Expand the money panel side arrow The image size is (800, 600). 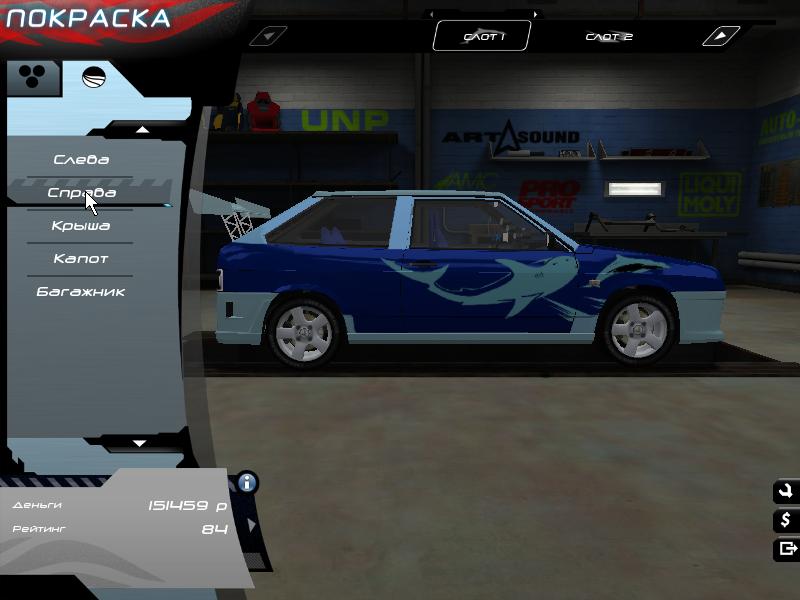(251, 524)
